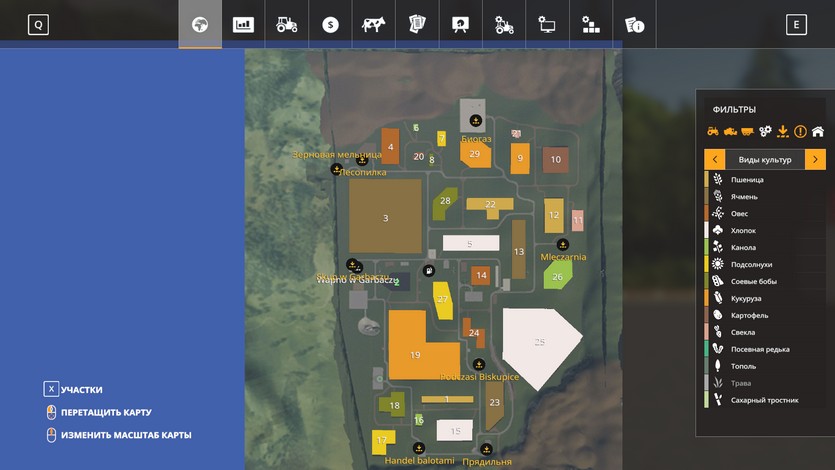The height and width of the screenshot is (470, 835).
Task: Toggle the Хлопок crop filter
Action: click(x=743, y=231)
